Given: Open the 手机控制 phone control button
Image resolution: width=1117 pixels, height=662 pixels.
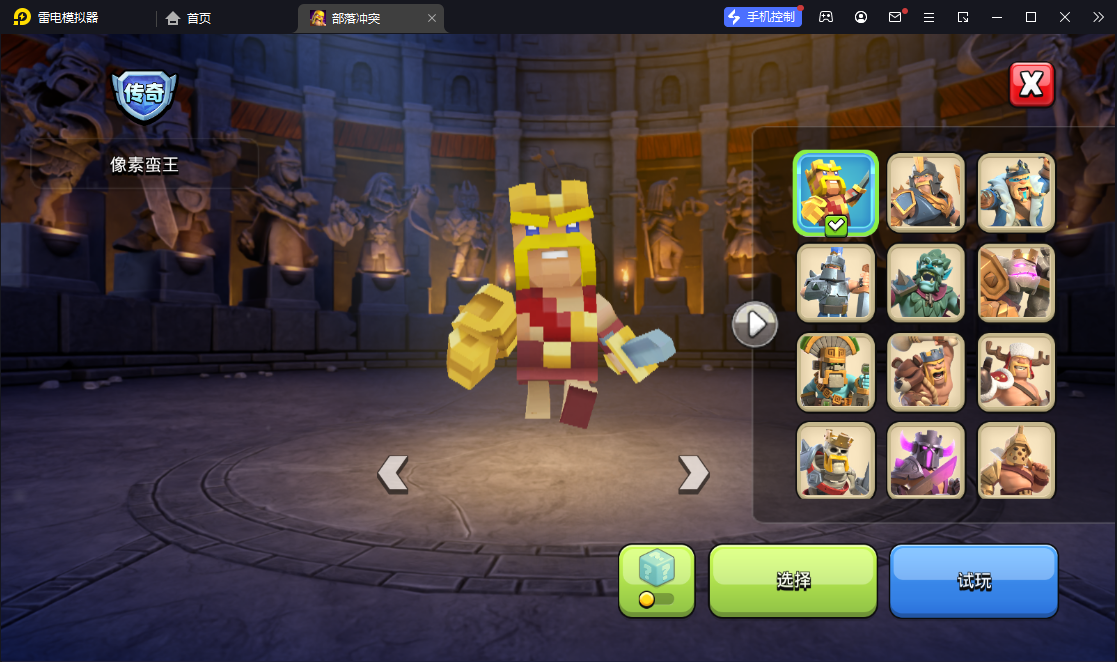Looking at the screenshot, I should pos(763,17).
